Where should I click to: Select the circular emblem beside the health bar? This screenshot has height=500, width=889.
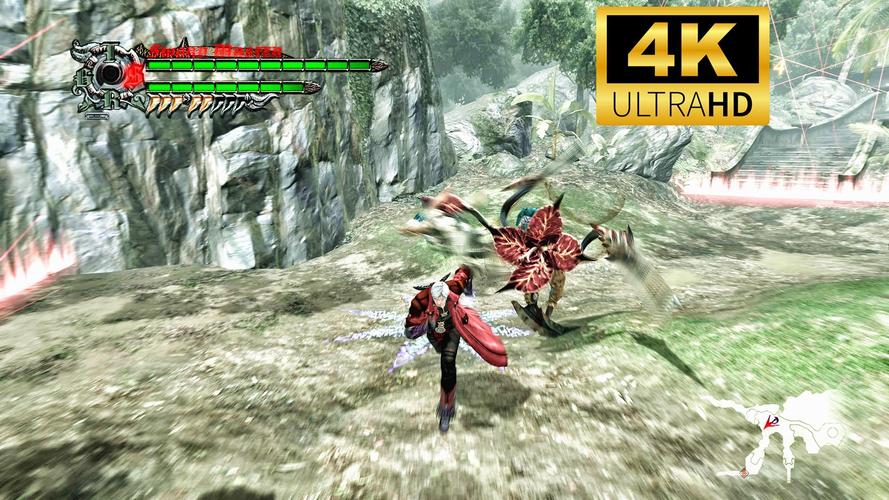coord(106,77)
